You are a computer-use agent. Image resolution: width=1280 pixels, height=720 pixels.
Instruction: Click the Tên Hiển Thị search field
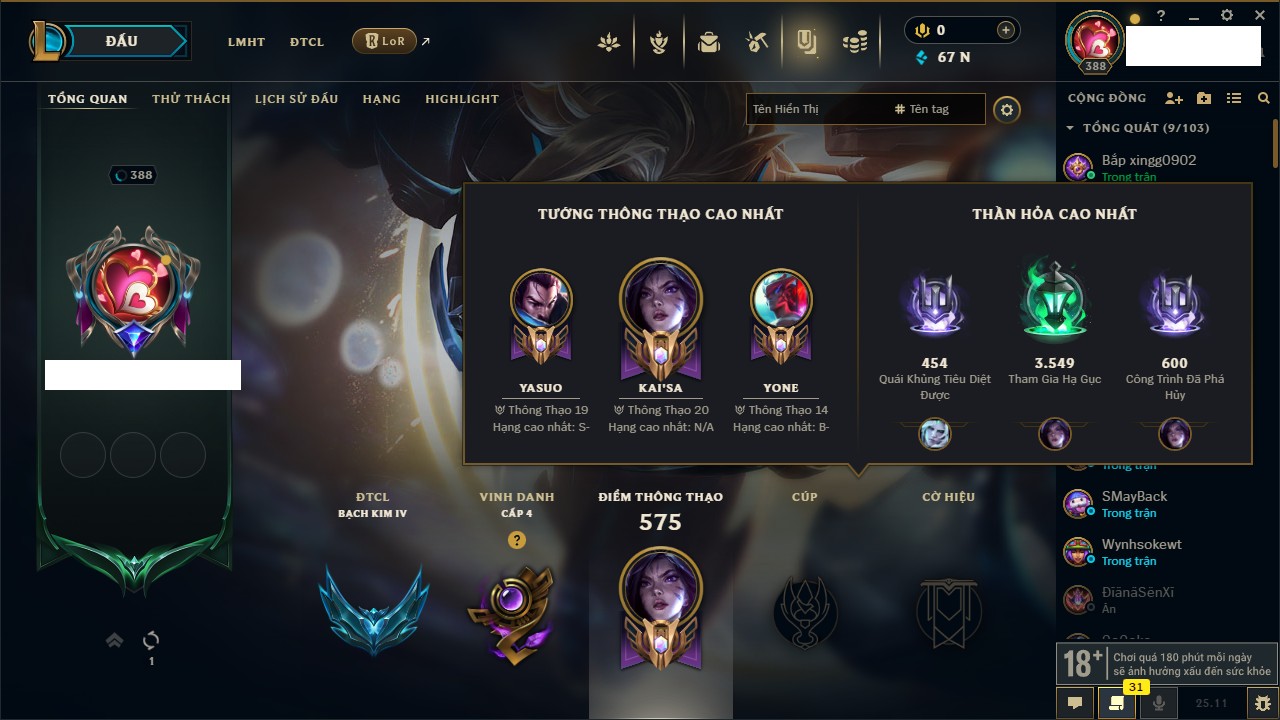tap(815, 109)
